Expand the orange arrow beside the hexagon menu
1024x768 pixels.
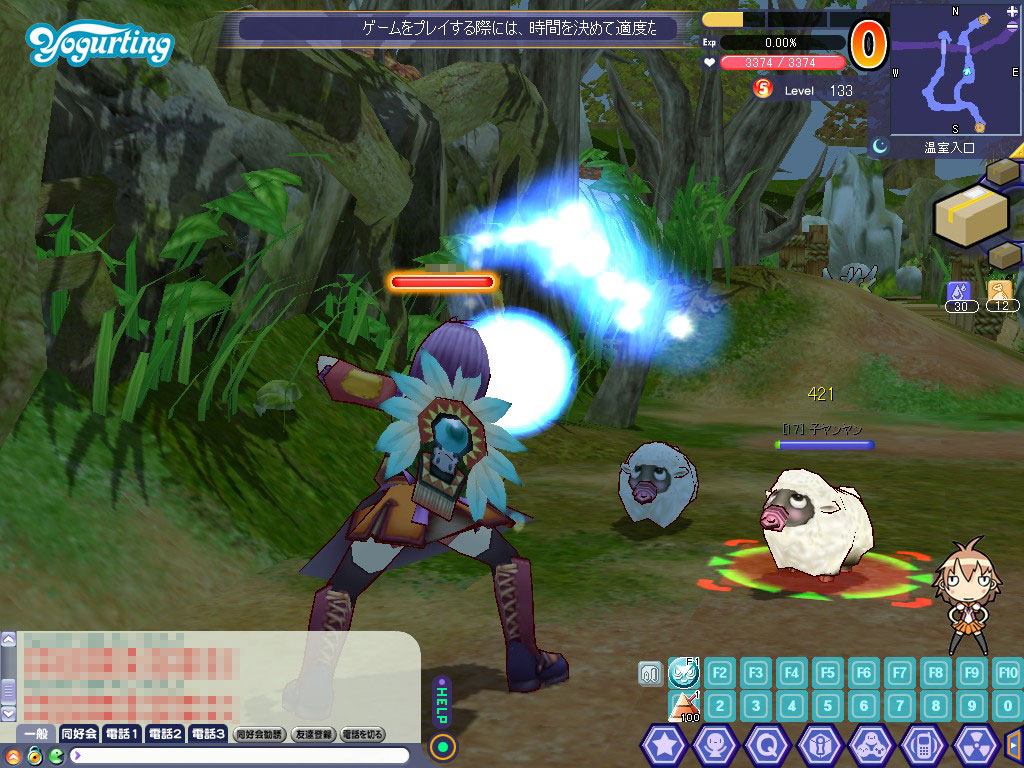pos(1013,744)
